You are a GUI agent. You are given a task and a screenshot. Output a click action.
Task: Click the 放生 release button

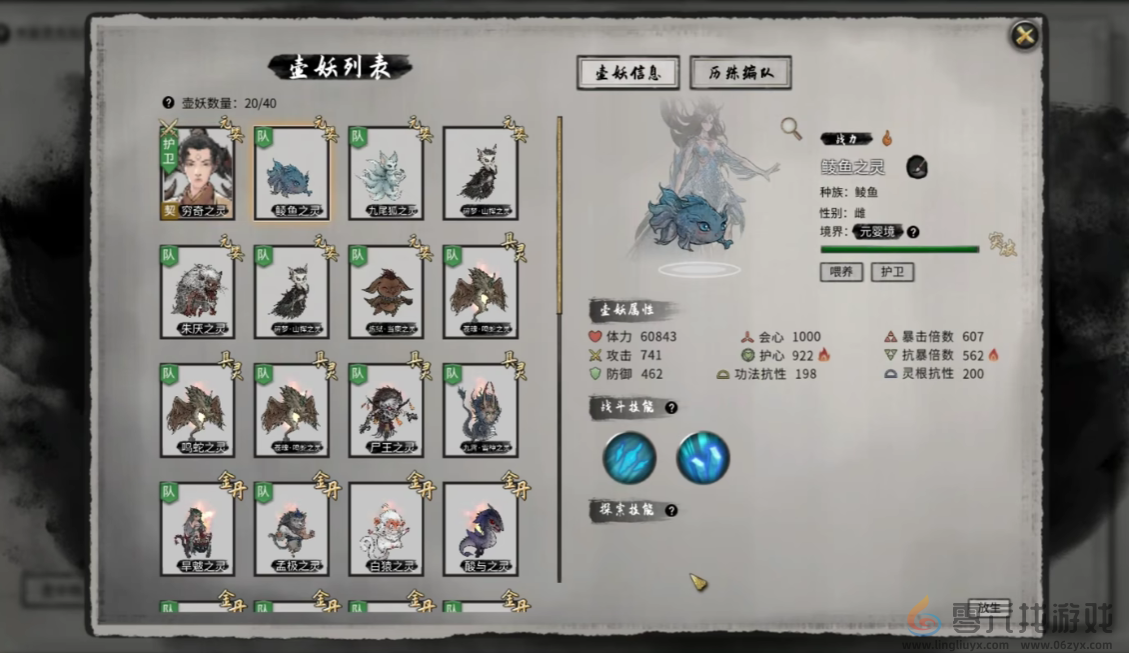tap(988, 607)
